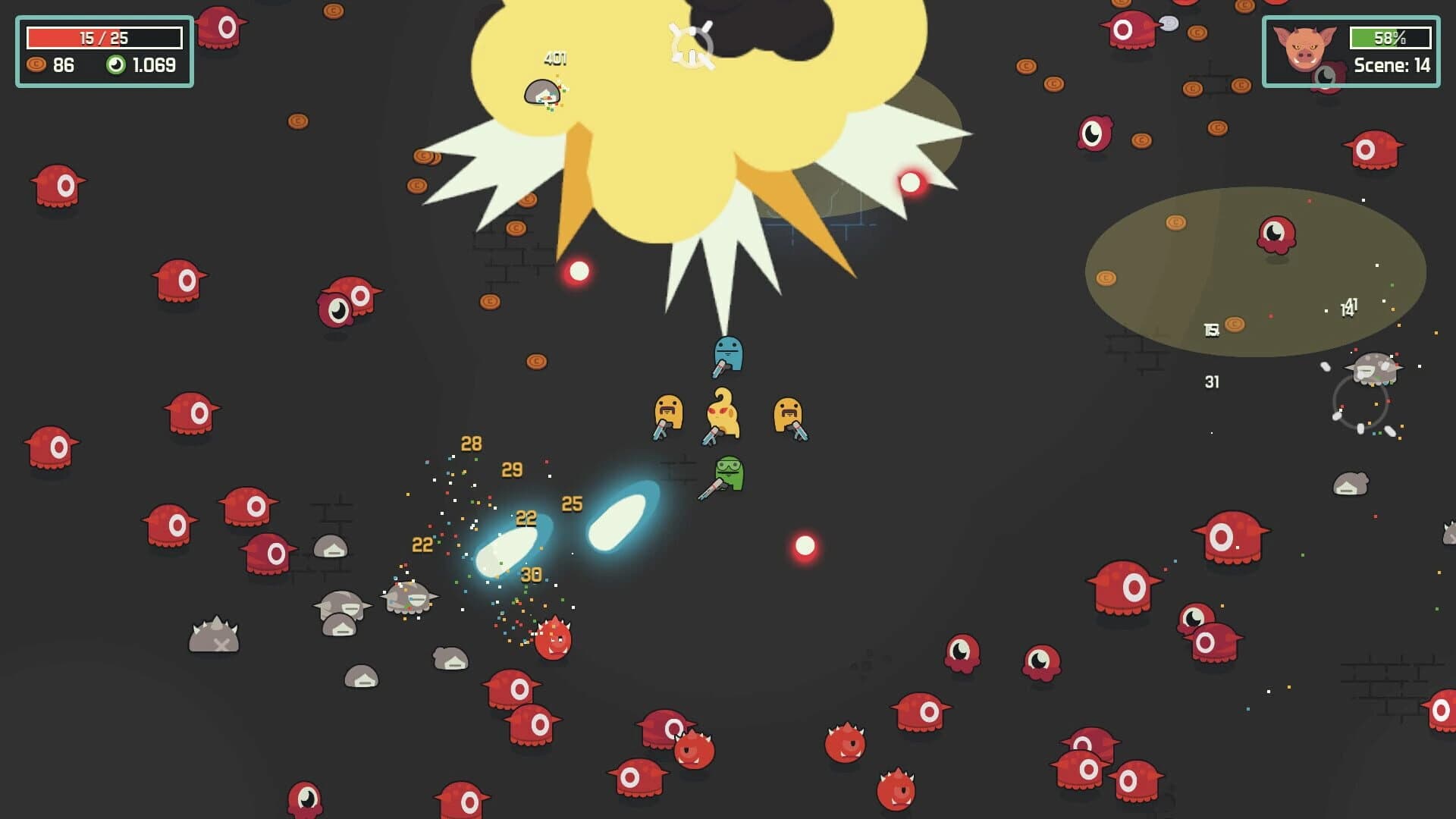This screenshot has height=819, width=1456.
Task: Click the damage number 401 above the helmet enemy
Action: pos(554,59)
